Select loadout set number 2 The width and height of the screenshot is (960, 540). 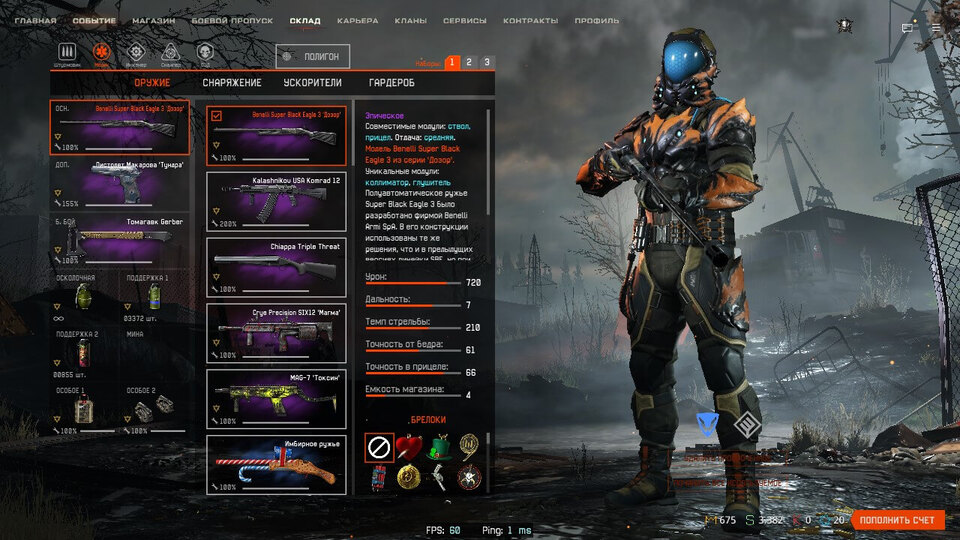click(469, 62)
